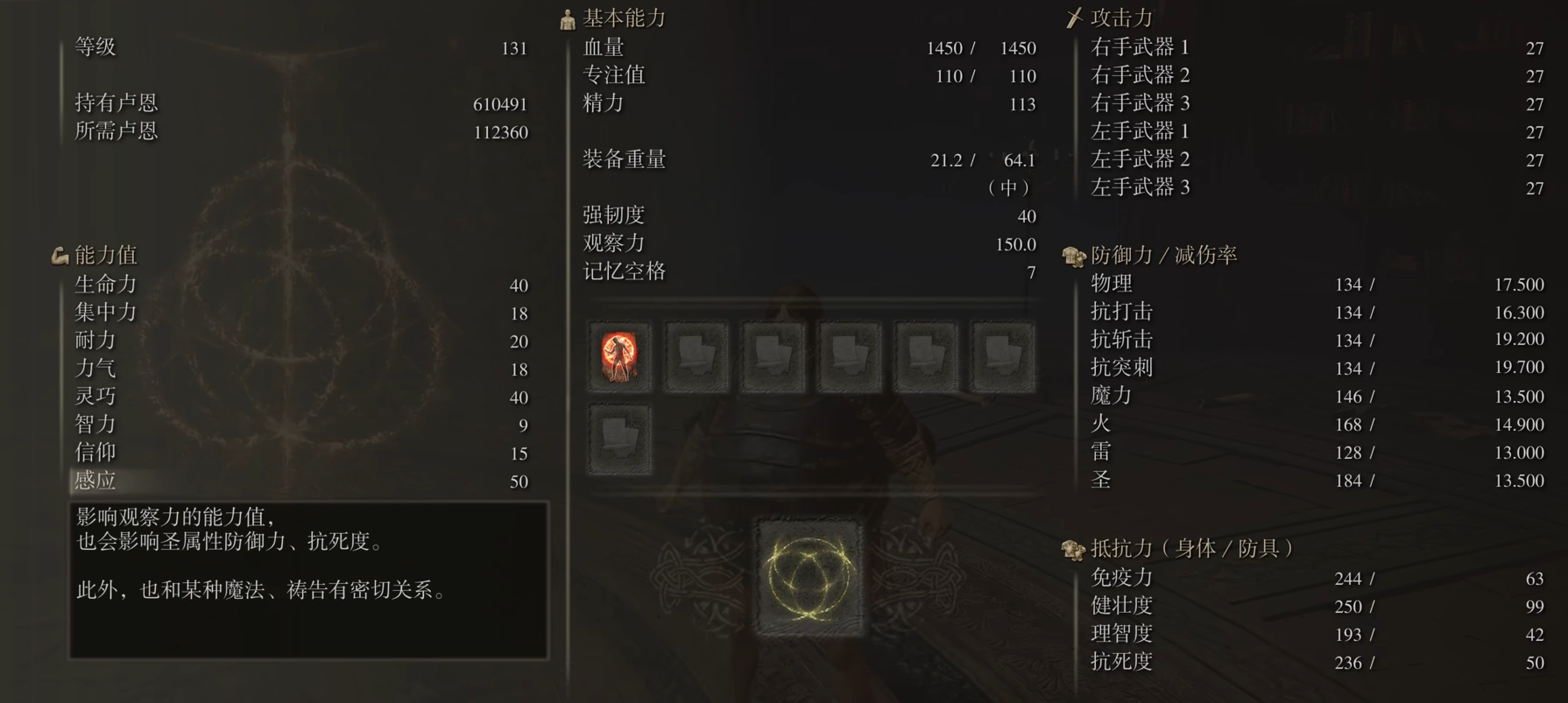The image size is (1568, 703).
Task: Select the empty slot on the lower row
Action: [x=619, y=438]
